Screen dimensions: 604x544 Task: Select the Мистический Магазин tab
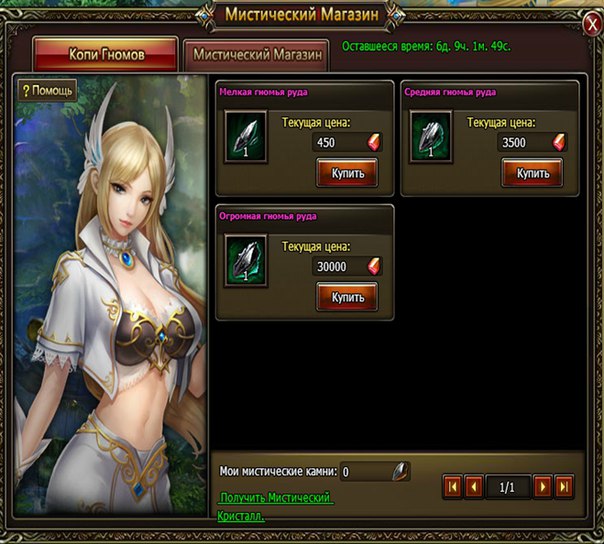(x=258, y=54)
